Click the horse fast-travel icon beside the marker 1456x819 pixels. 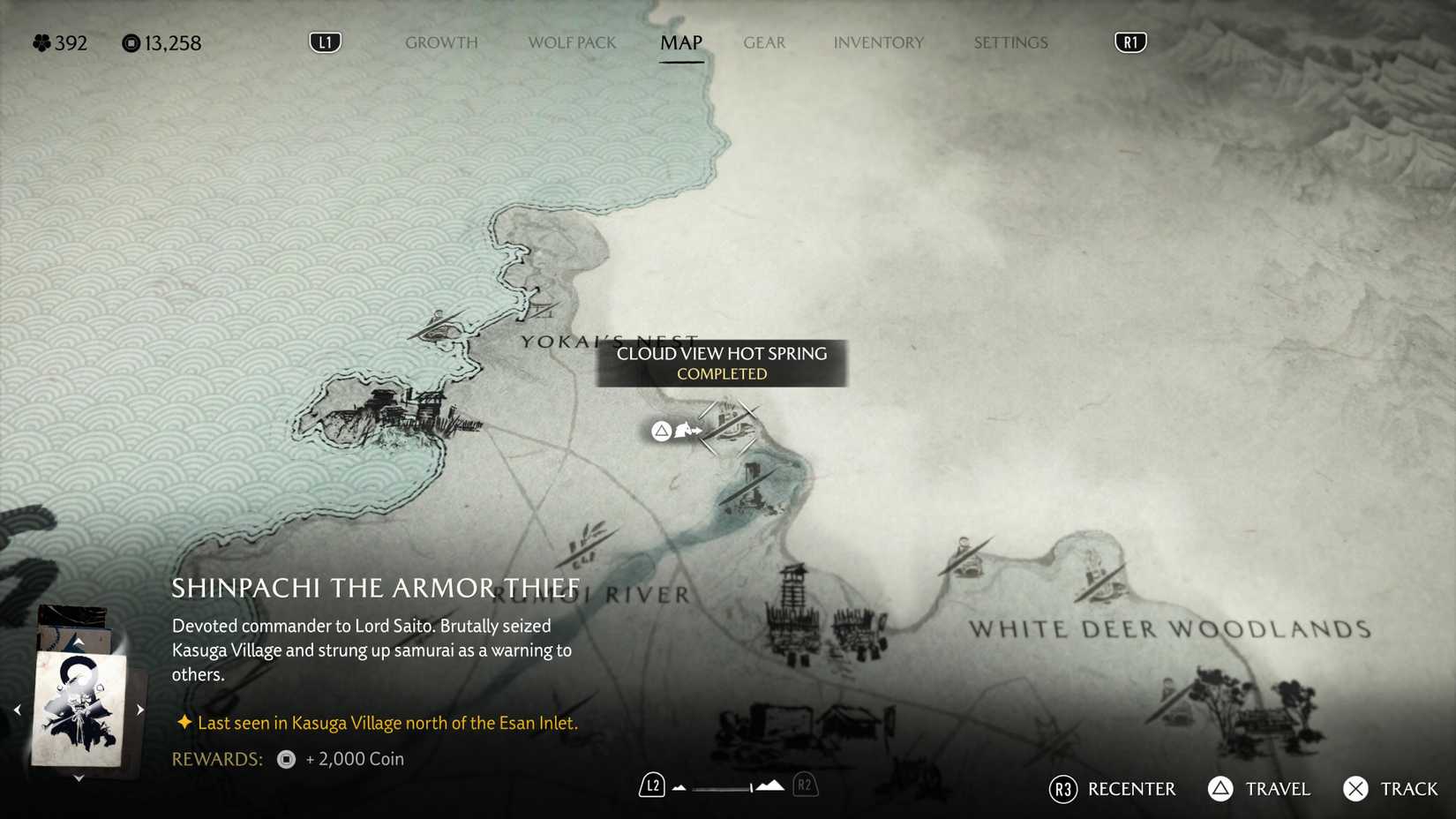[x=688, y=431]
